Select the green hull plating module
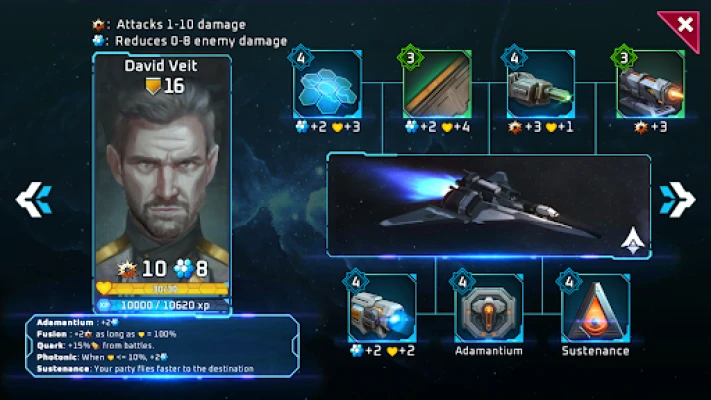711x400 pixels. [x=436, y=86]
